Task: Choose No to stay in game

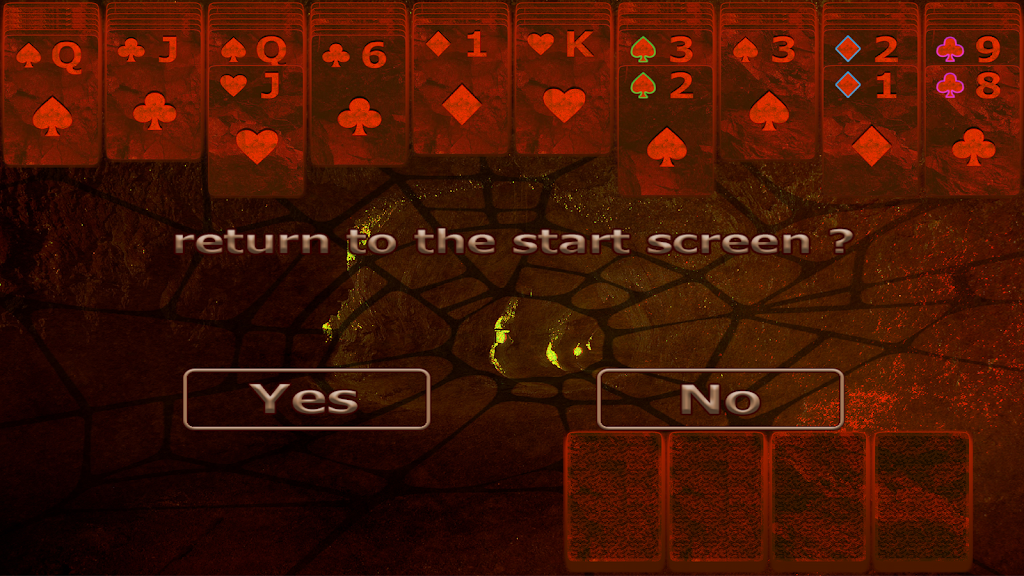Action: (720, 399)
